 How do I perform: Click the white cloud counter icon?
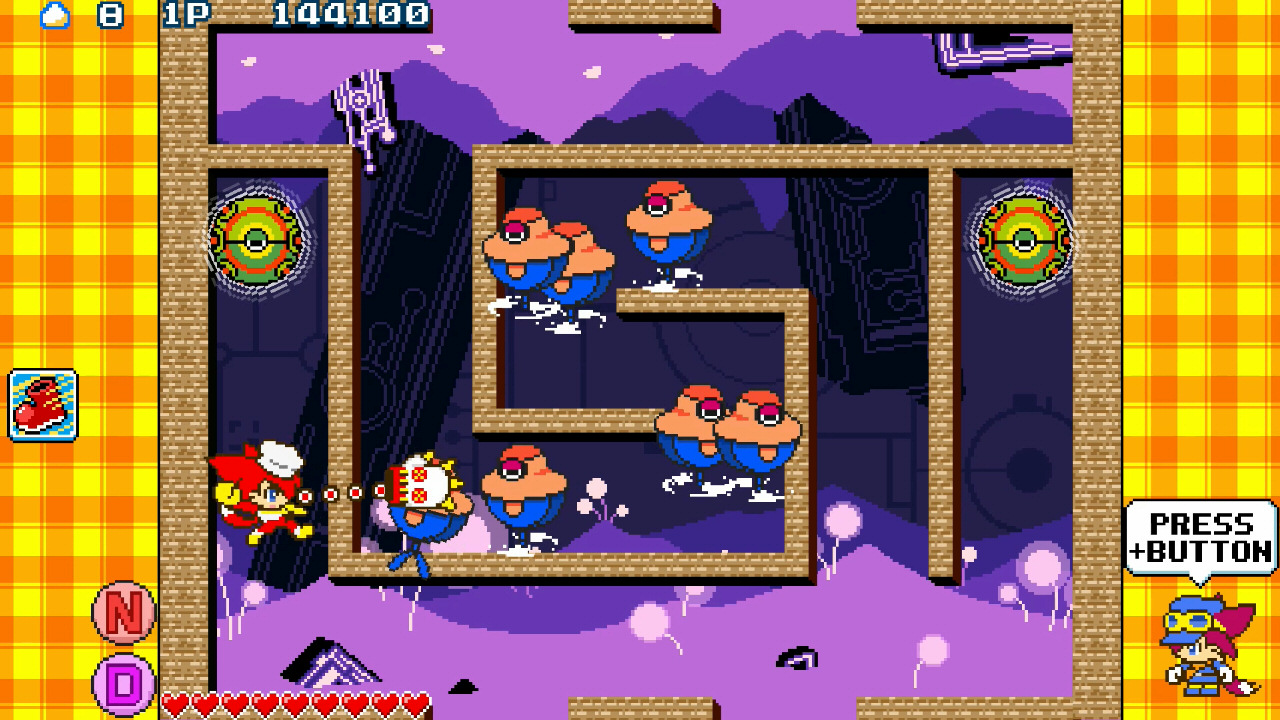[55, 16]
